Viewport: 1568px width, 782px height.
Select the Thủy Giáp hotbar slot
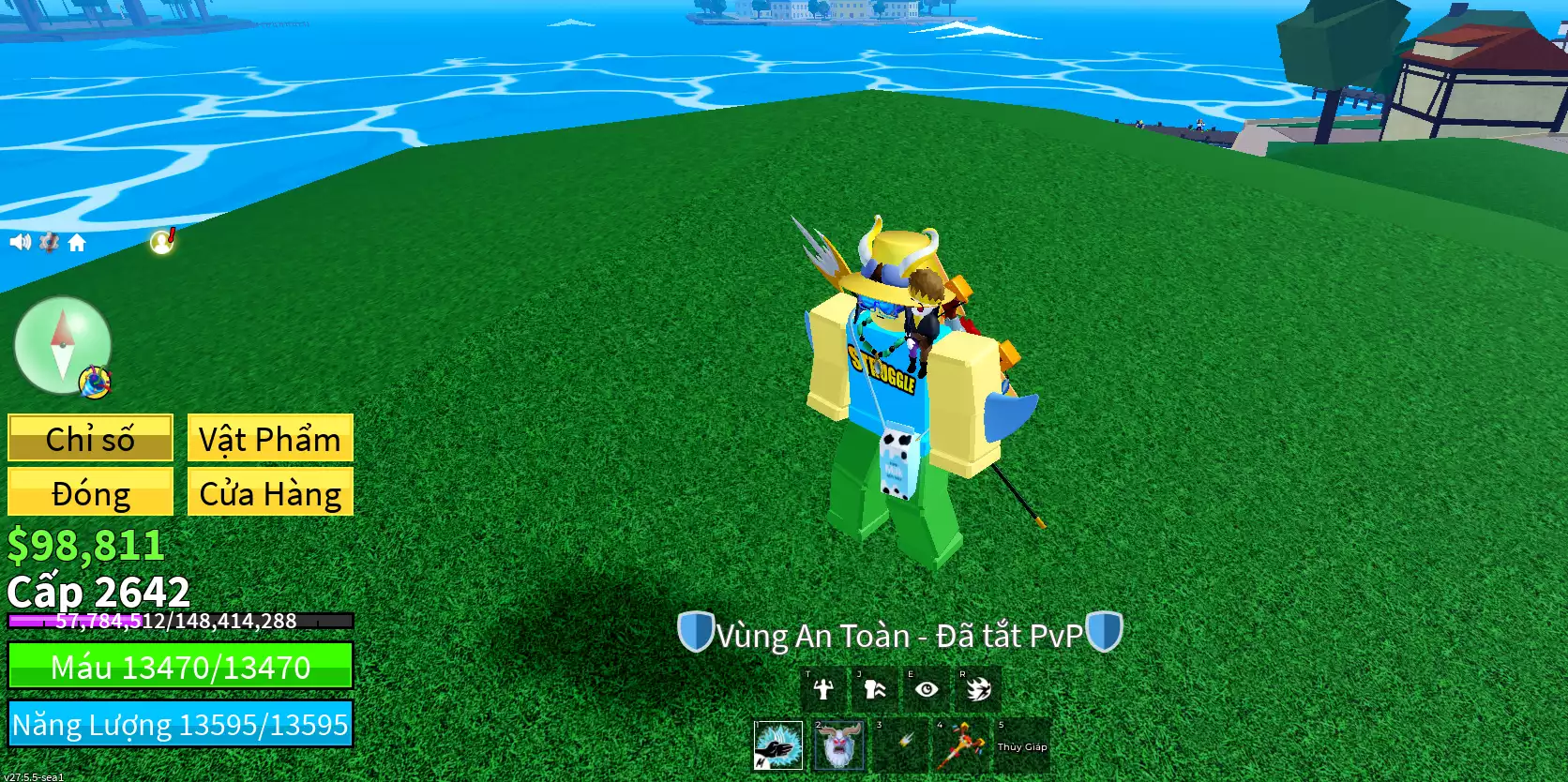1022,746
